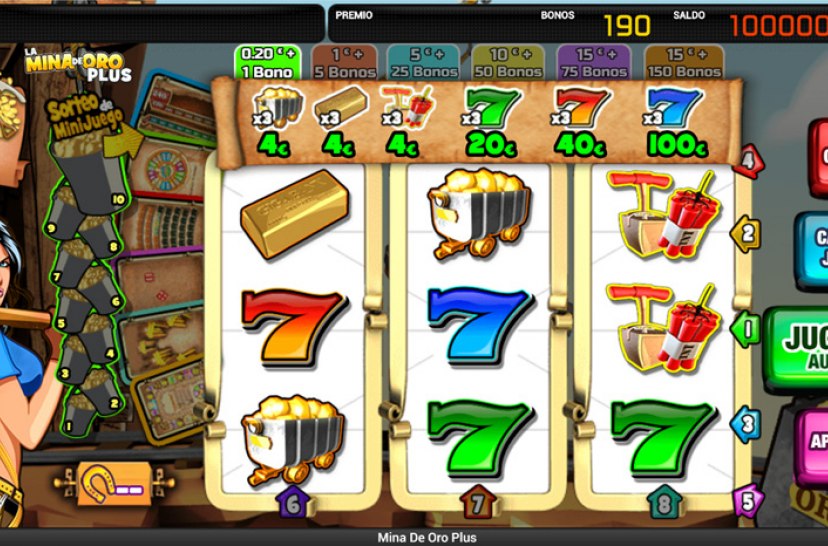Screen dimensions: 828x546
Task: Select the yellow payline 2 marker
Action: pyautogui.click(x=746, y=233)
